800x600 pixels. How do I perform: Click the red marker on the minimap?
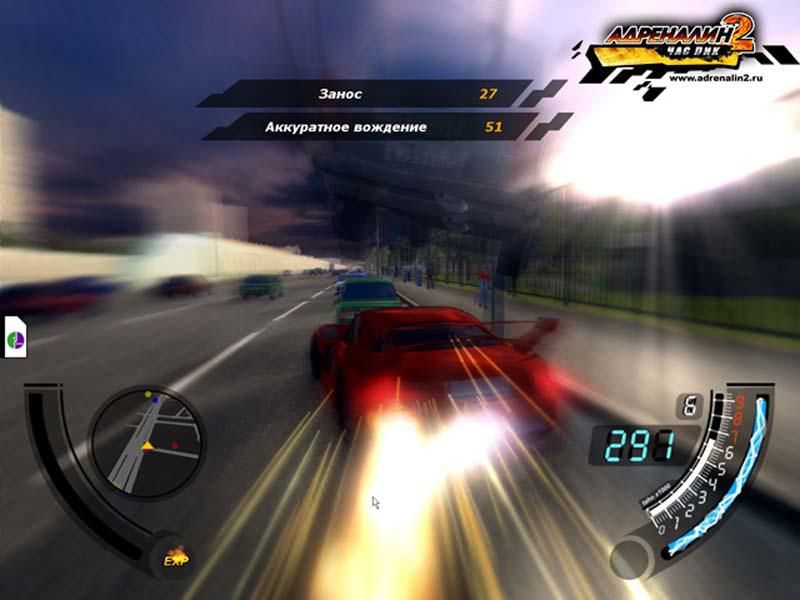point(175,444)
